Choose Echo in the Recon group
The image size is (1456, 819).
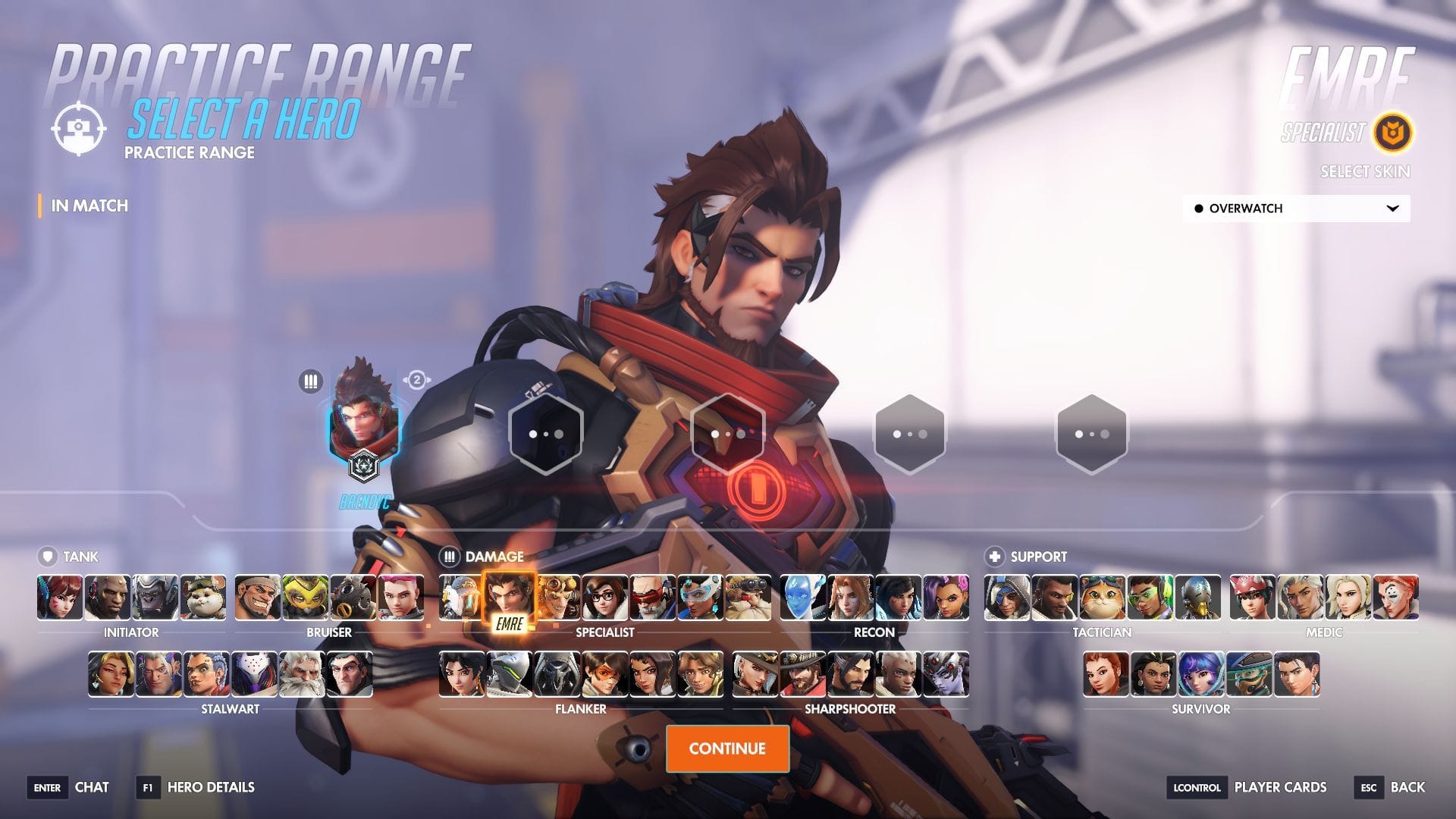(802, 598)
